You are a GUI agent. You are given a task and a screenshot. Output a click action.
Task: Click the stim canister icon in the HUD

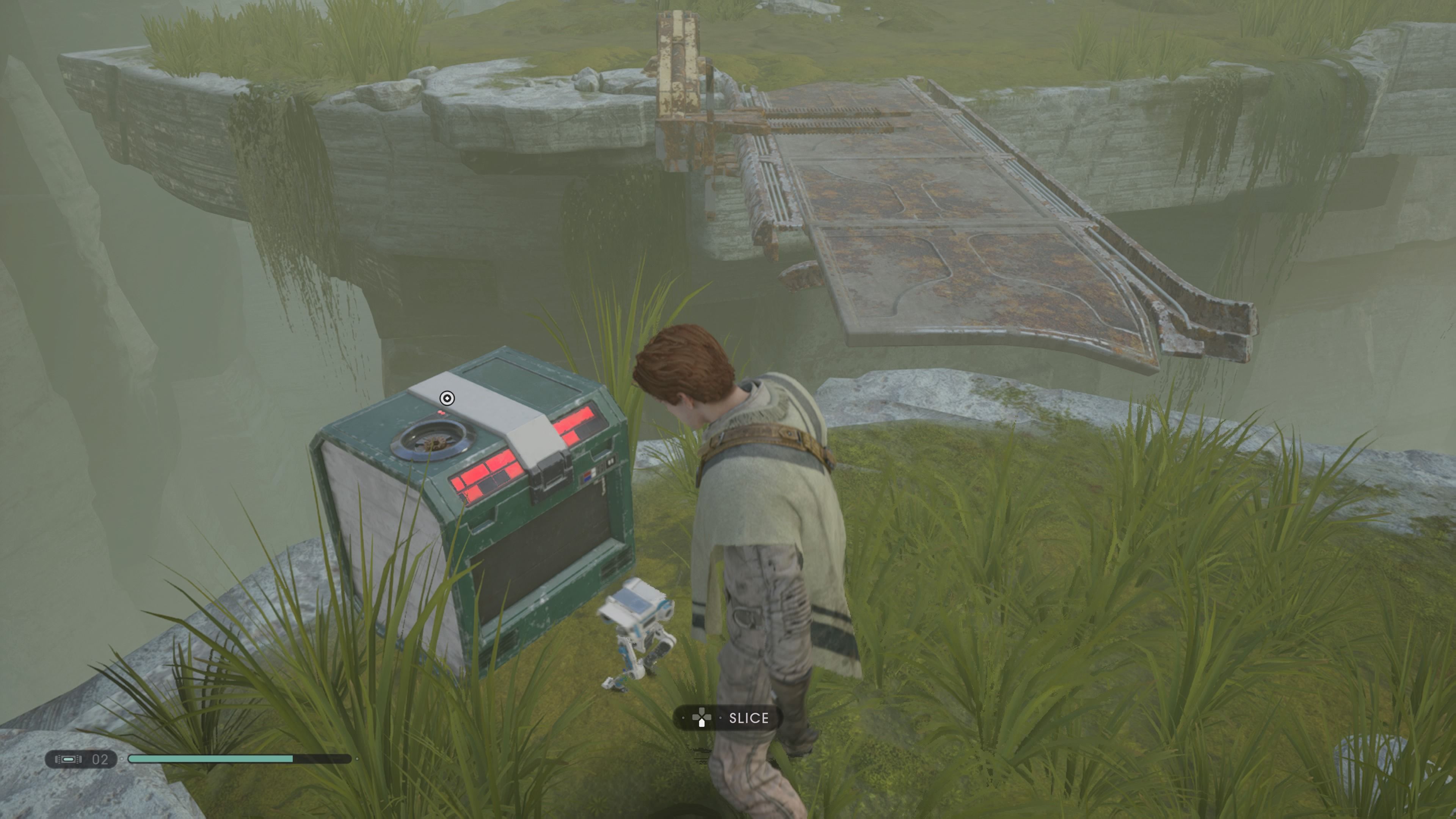(x=68, y=760)
